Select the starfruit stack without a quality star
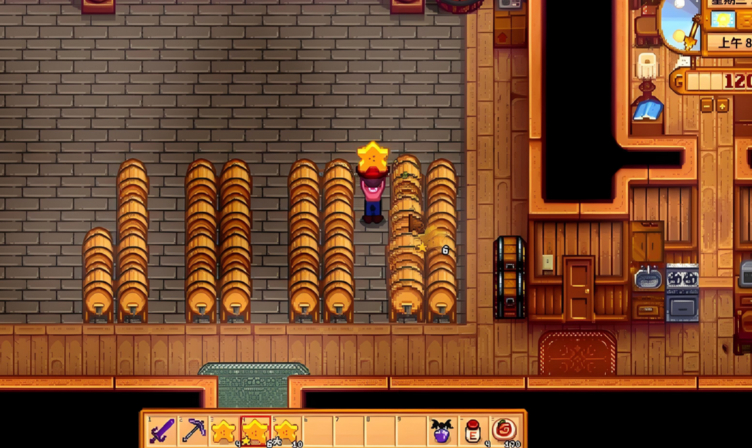Image resolution: width=752 pixels, height=448 pixels. [x=224, y=431]
